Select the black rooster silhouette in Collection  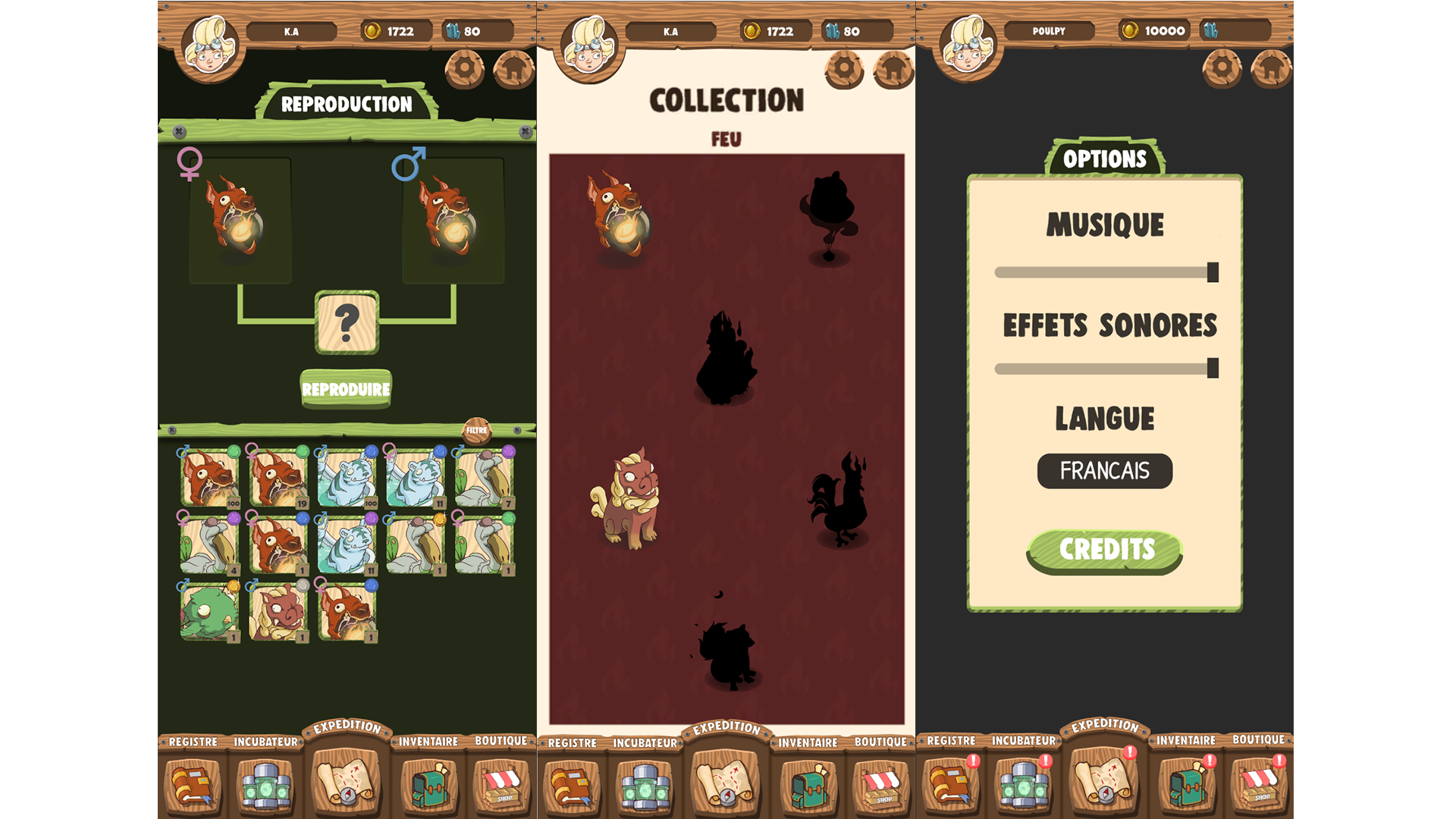point(838,500)
